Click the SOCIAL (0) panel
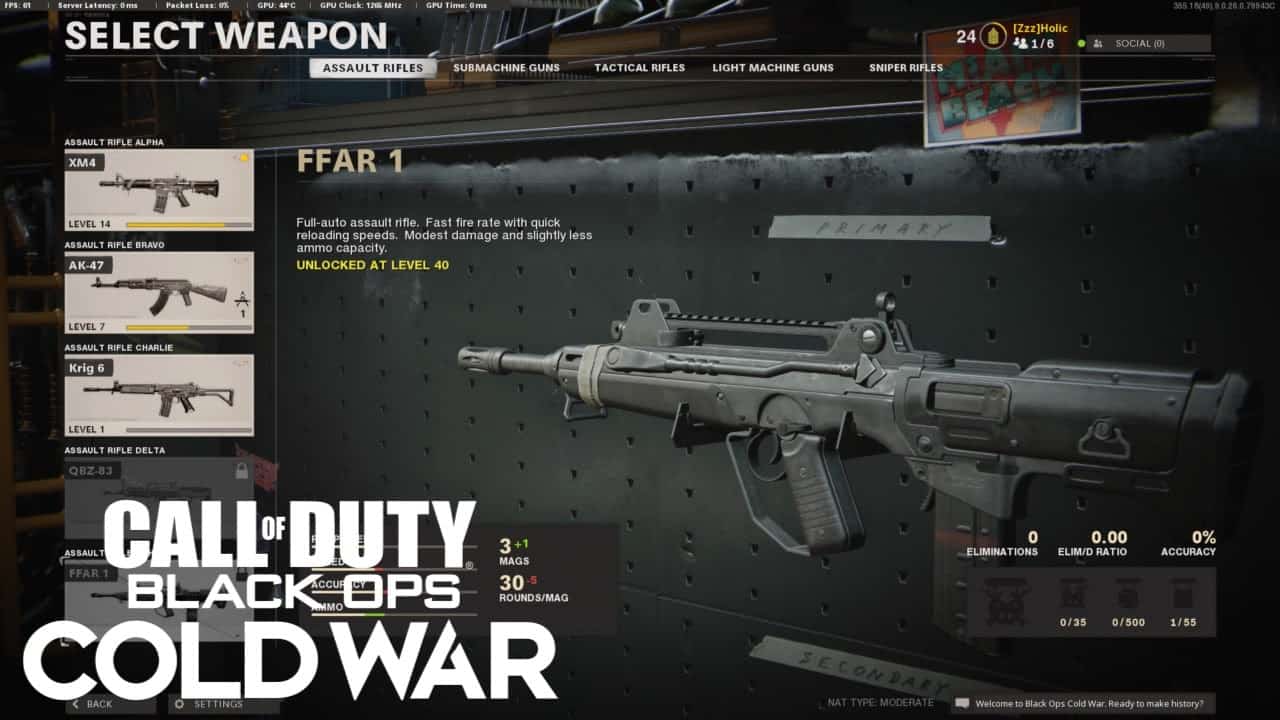This screenshot has width=1280, height=720. pos(1140,43)
